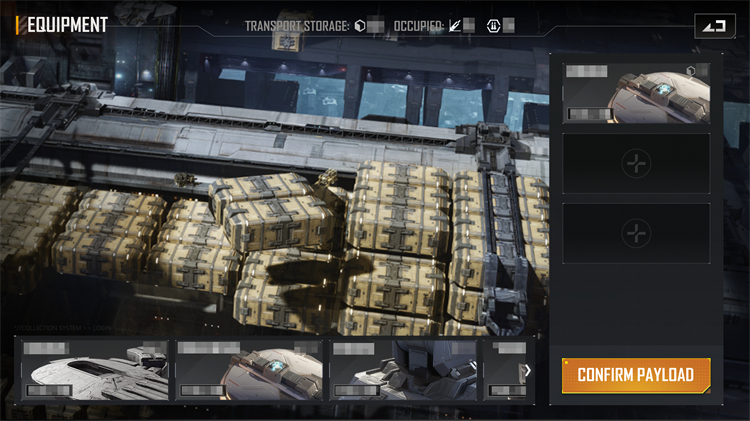Confirm the payload selection
Image resolution: width=750 pixels, height=421 pixels.
click(x=636, y=375)
